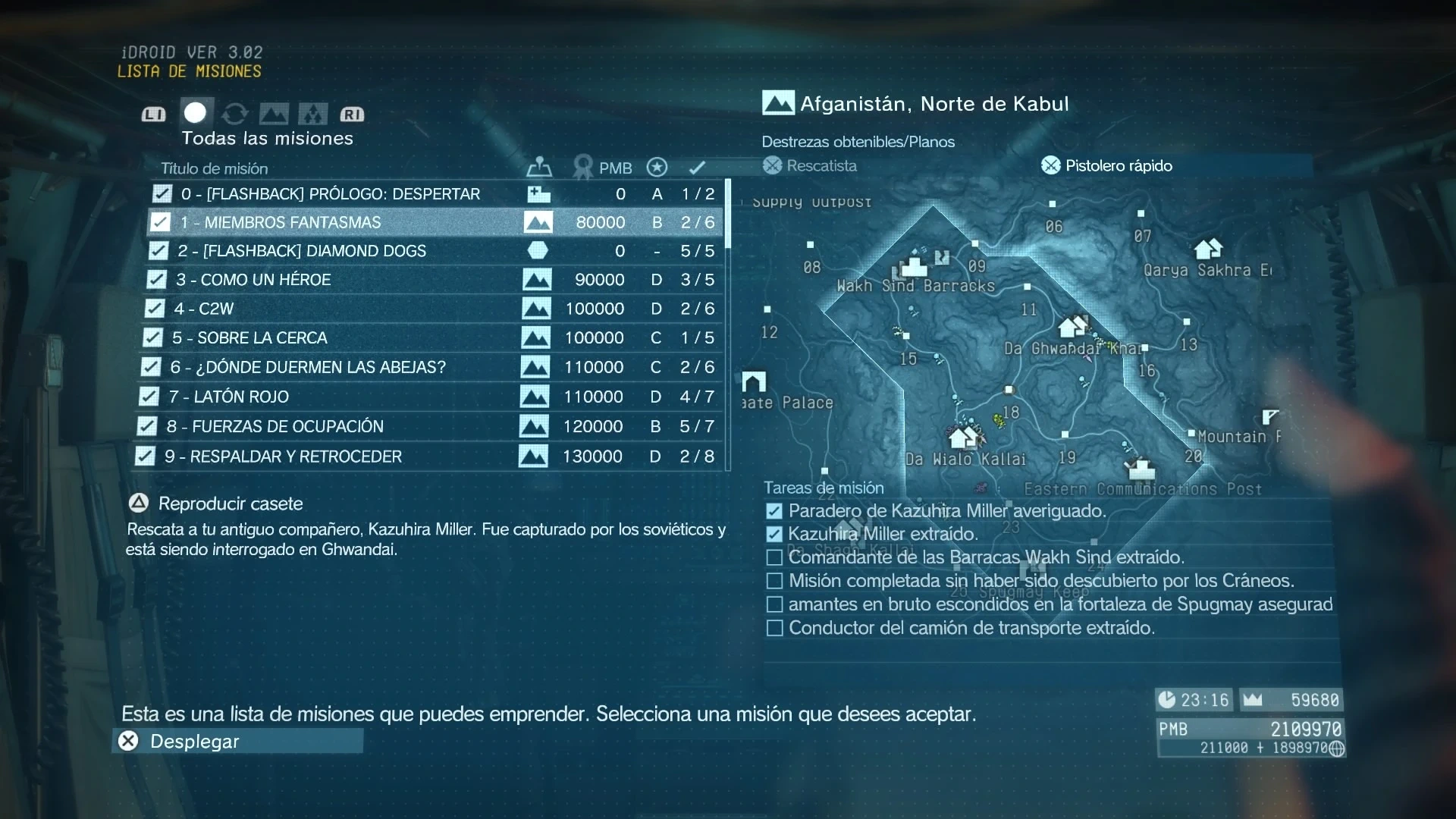1456x819 pixels.
Task: Select the Qarya Sakhra Ee map marker
Action: point(1207,249)
